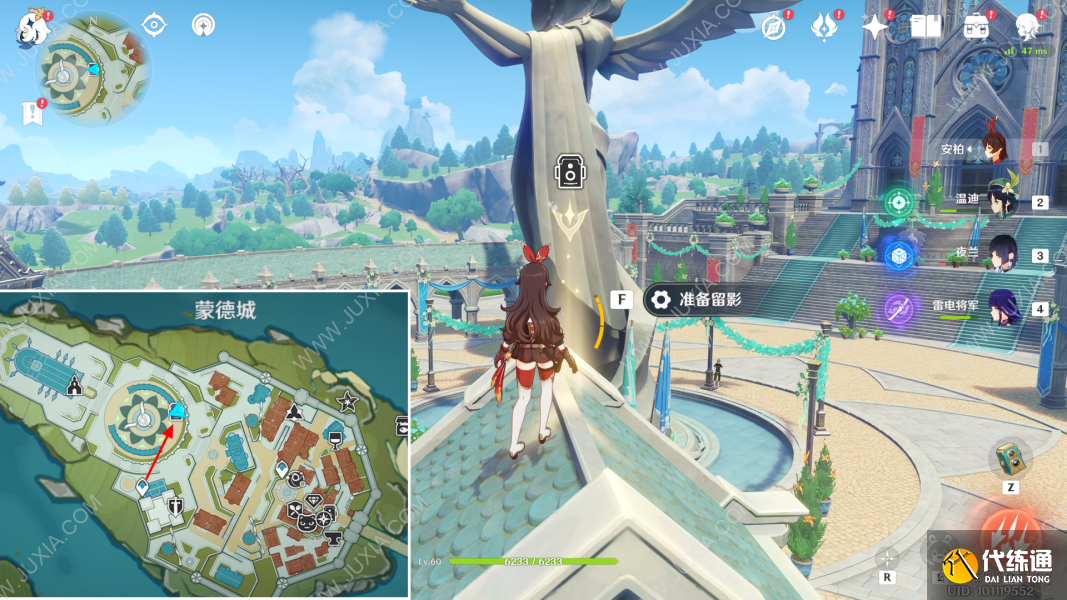This screenshot has width=1067, height=600.
Task: Open the wish winged-star icon
Action: [824, 27]
